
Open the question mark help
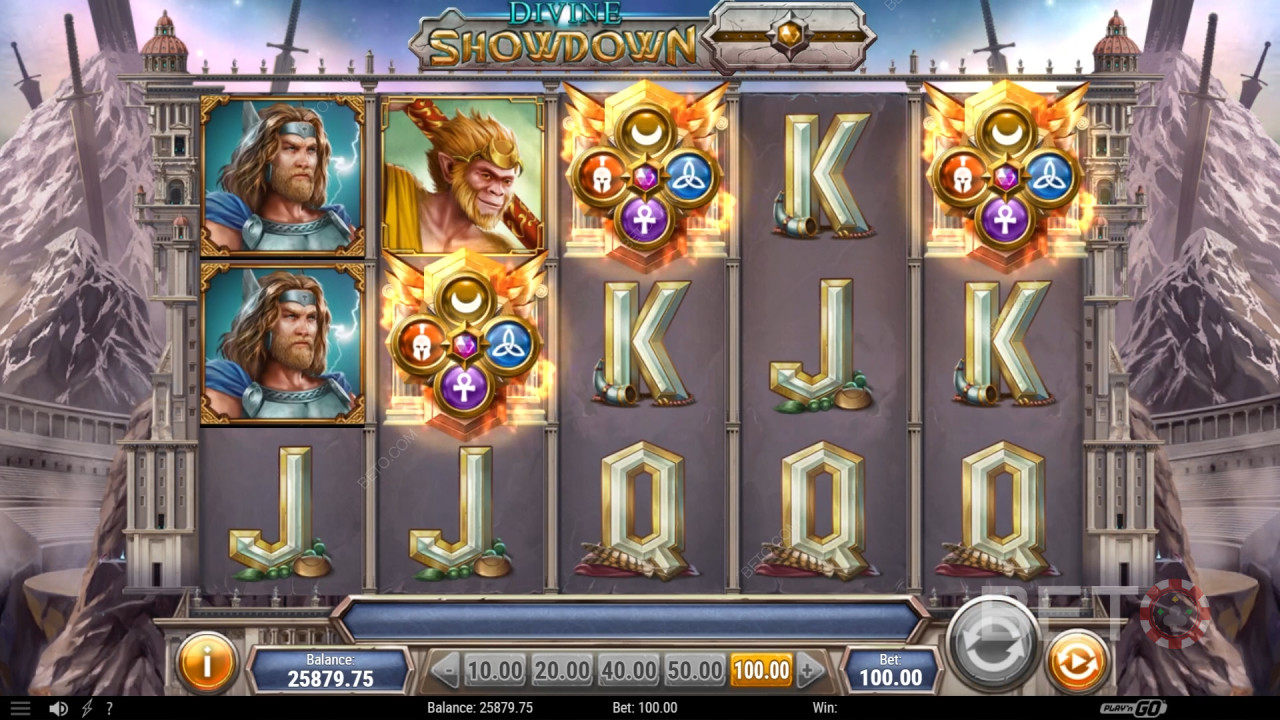tap(109, 708)
